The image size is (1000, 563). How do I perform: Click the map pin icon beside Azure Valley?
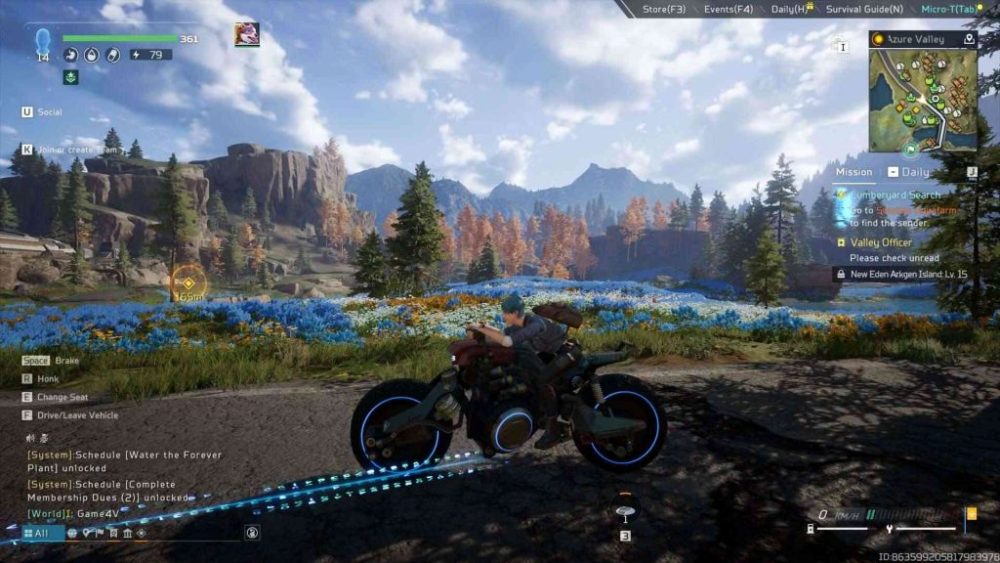coord(968,39)
